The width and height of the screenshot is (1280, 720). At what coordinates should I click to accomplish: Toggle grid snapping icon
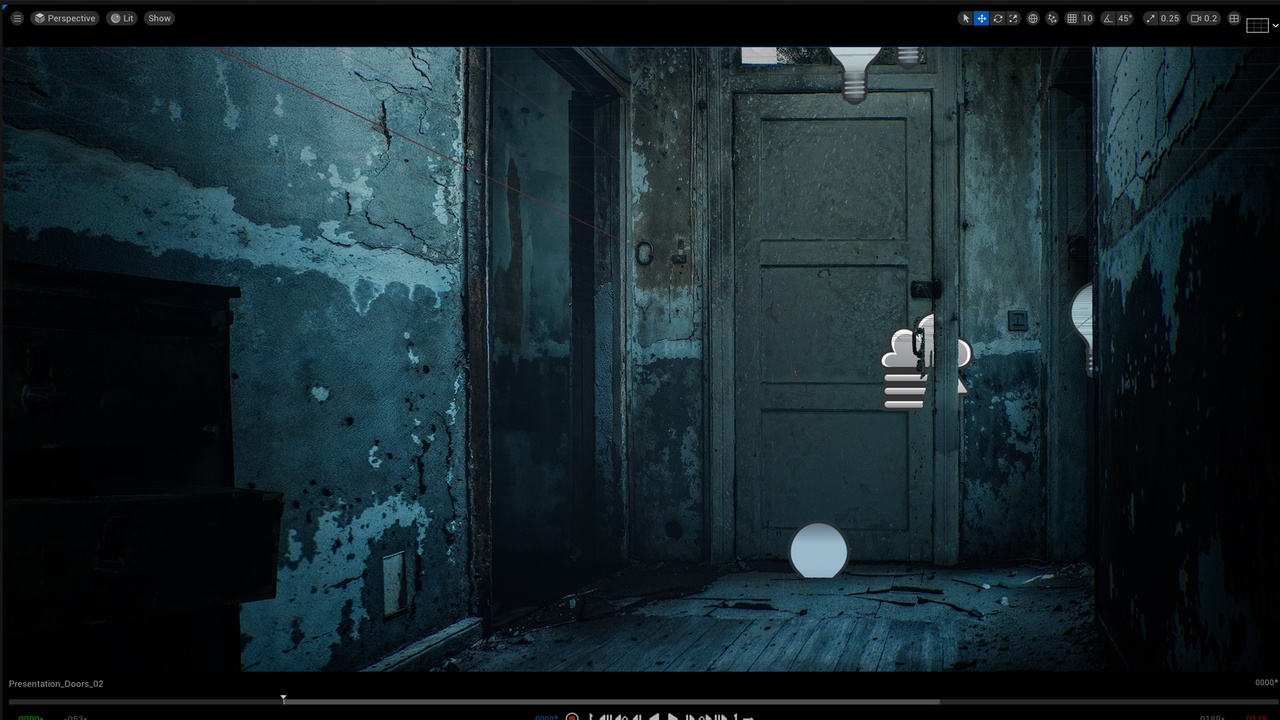click(x=1072, y=18)
